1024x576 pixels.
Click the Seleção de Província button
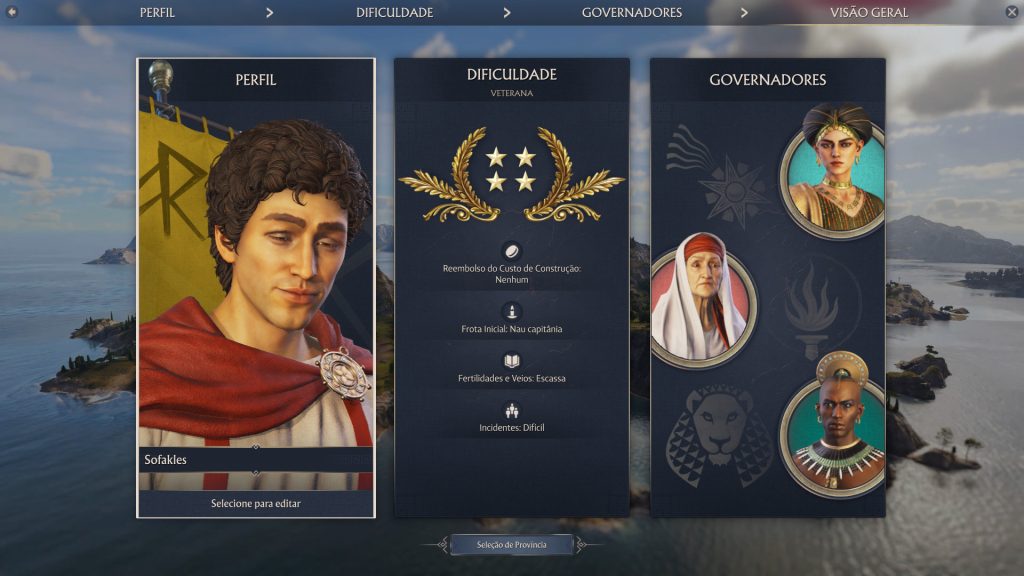[511, 544]
